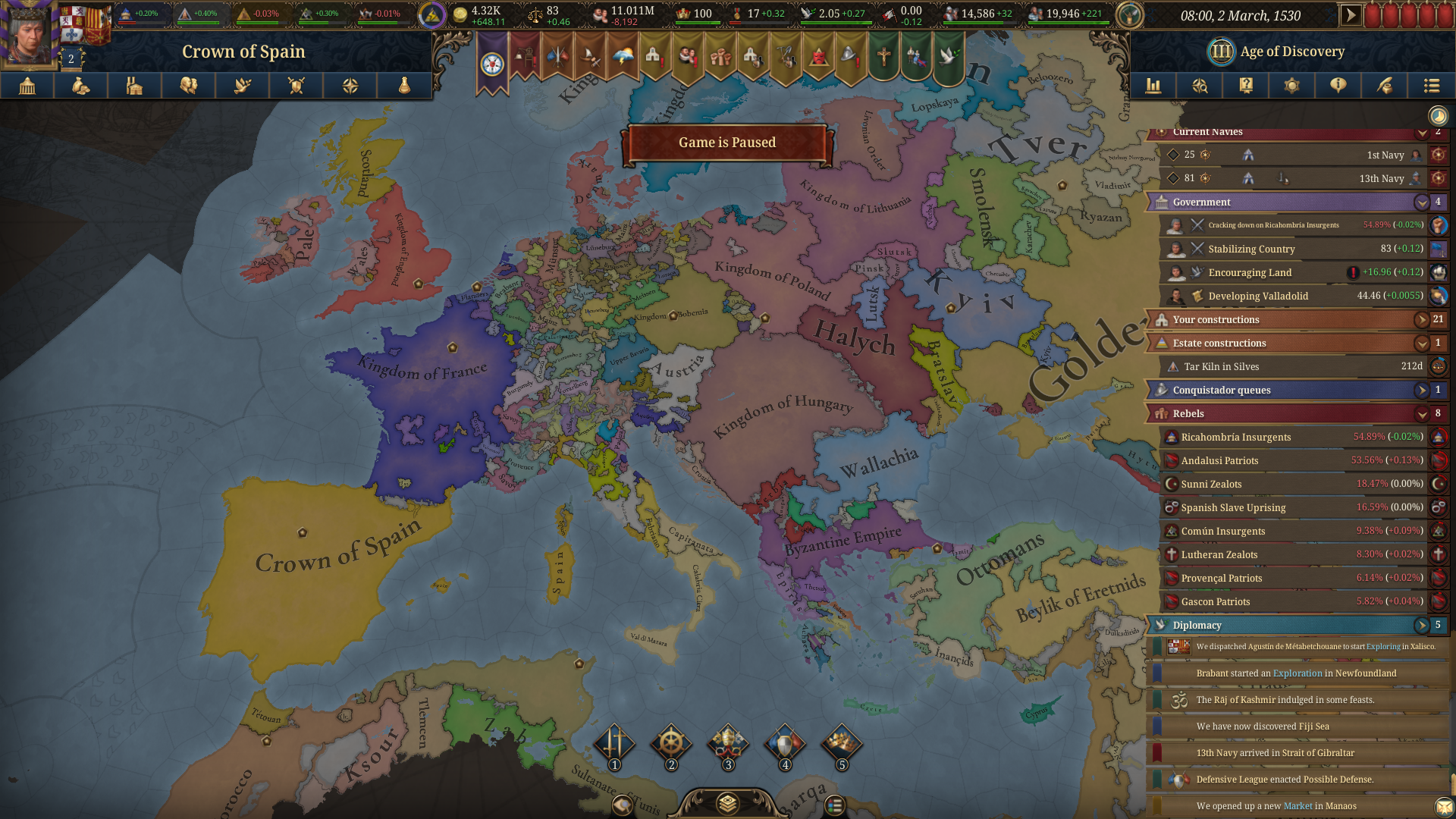
Task: Open the military tab with shield and swords
Action: click(297, 86)
